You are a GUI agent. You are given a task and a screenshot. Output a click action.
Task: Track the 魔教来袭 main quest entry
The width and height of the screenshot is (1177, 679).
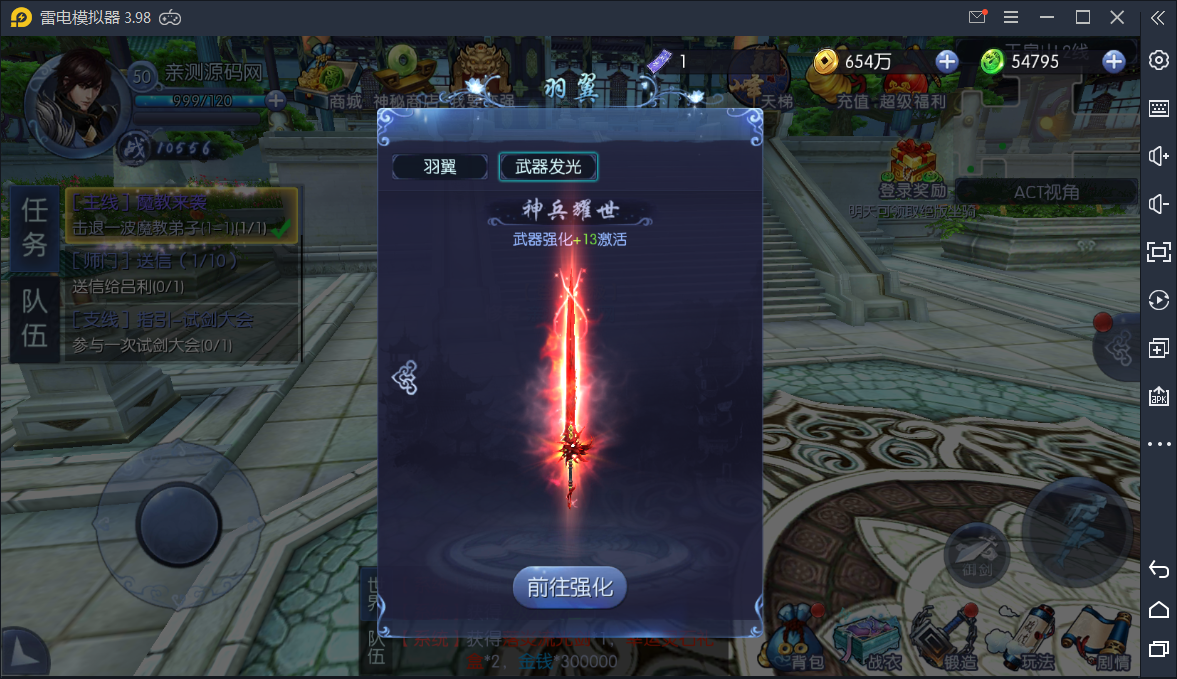point(180,215)
